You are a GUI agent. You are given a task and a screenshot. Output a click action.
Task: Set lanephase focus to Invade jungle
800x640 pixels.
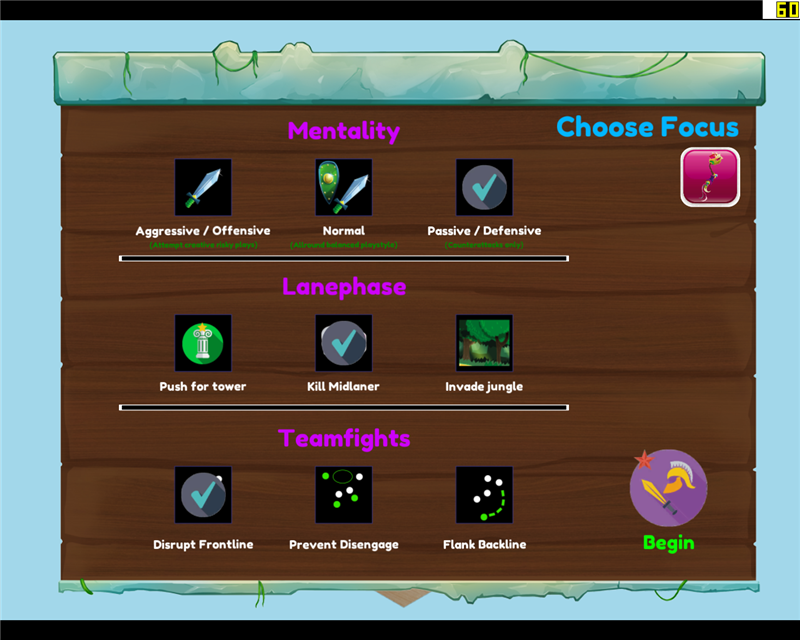pyautogui.click(x=484, y=343)
